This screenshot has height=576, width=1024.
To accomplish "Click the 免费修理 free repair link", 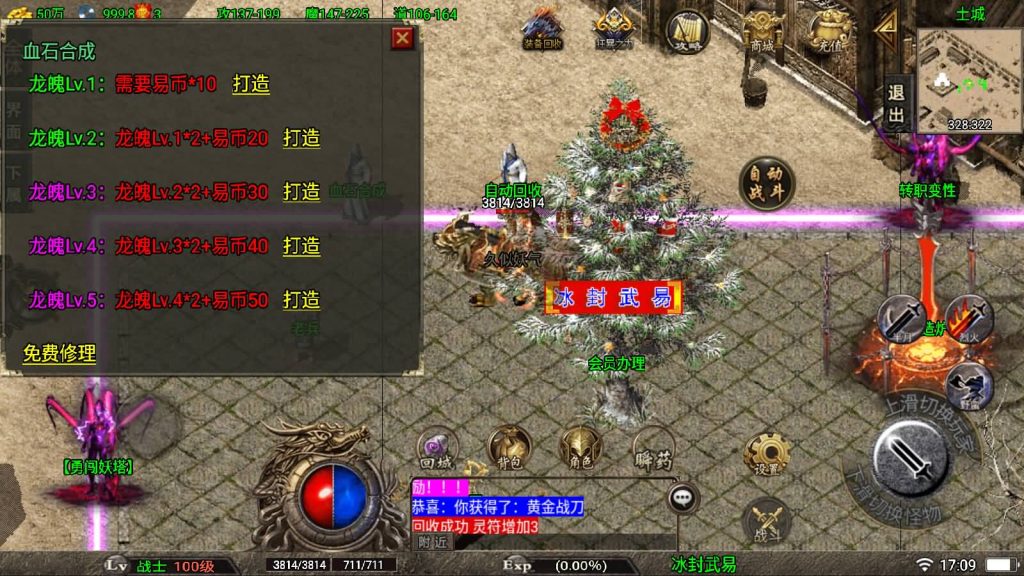I will point(60,353).
